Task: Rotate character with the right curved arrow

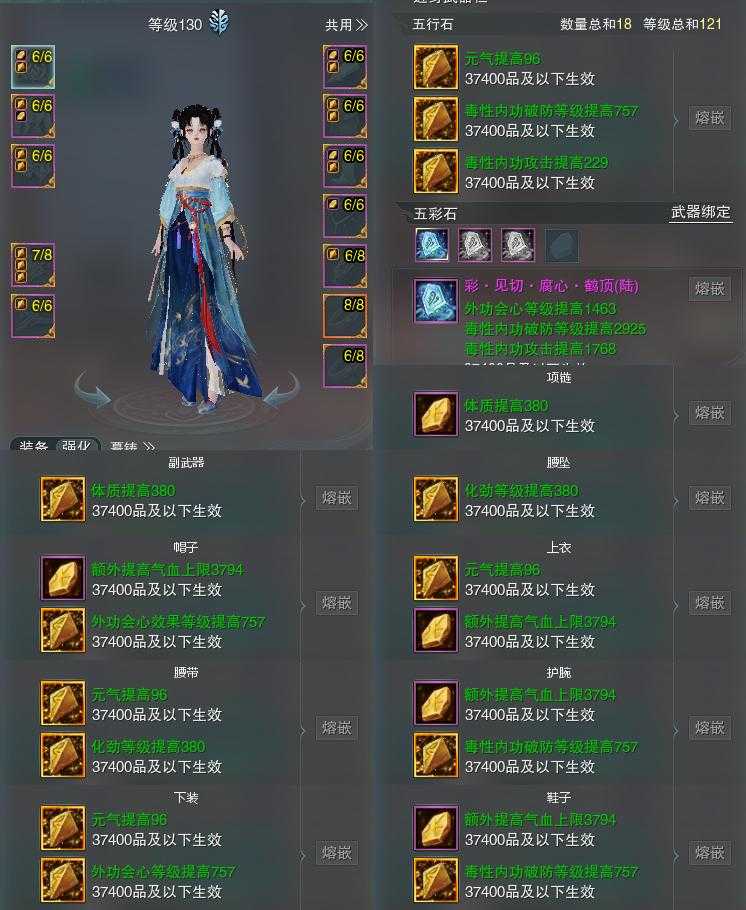Action: click(281, 391)
